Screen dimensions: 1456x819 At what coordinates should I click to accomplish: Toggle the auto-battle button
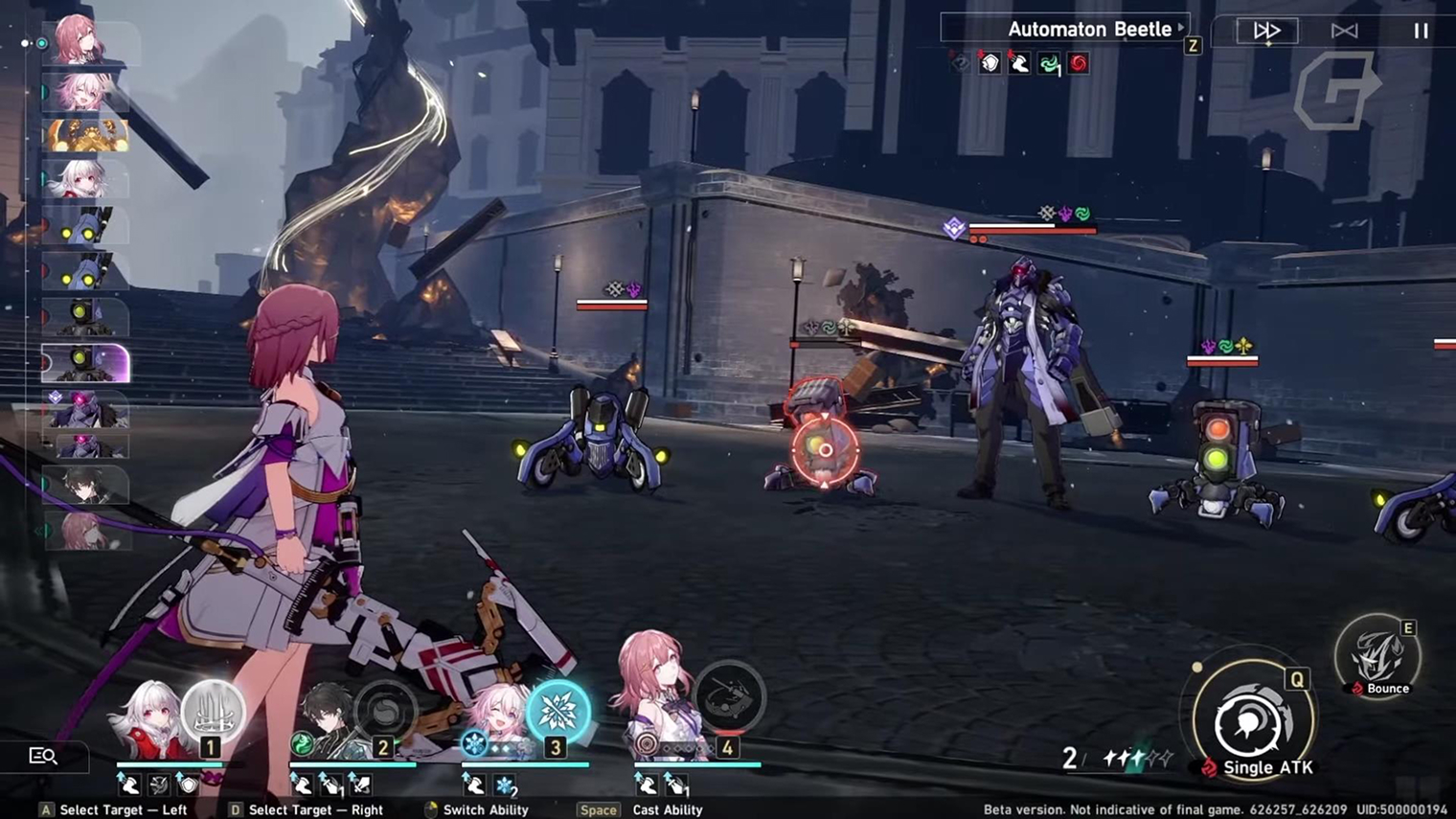(1344, 31)
